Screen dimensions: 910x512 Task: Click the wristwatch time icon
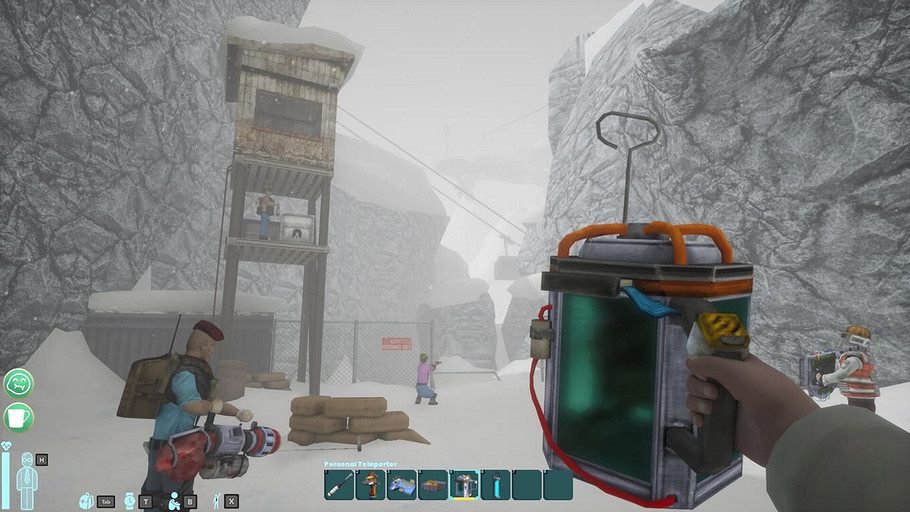tap(129, 500)
